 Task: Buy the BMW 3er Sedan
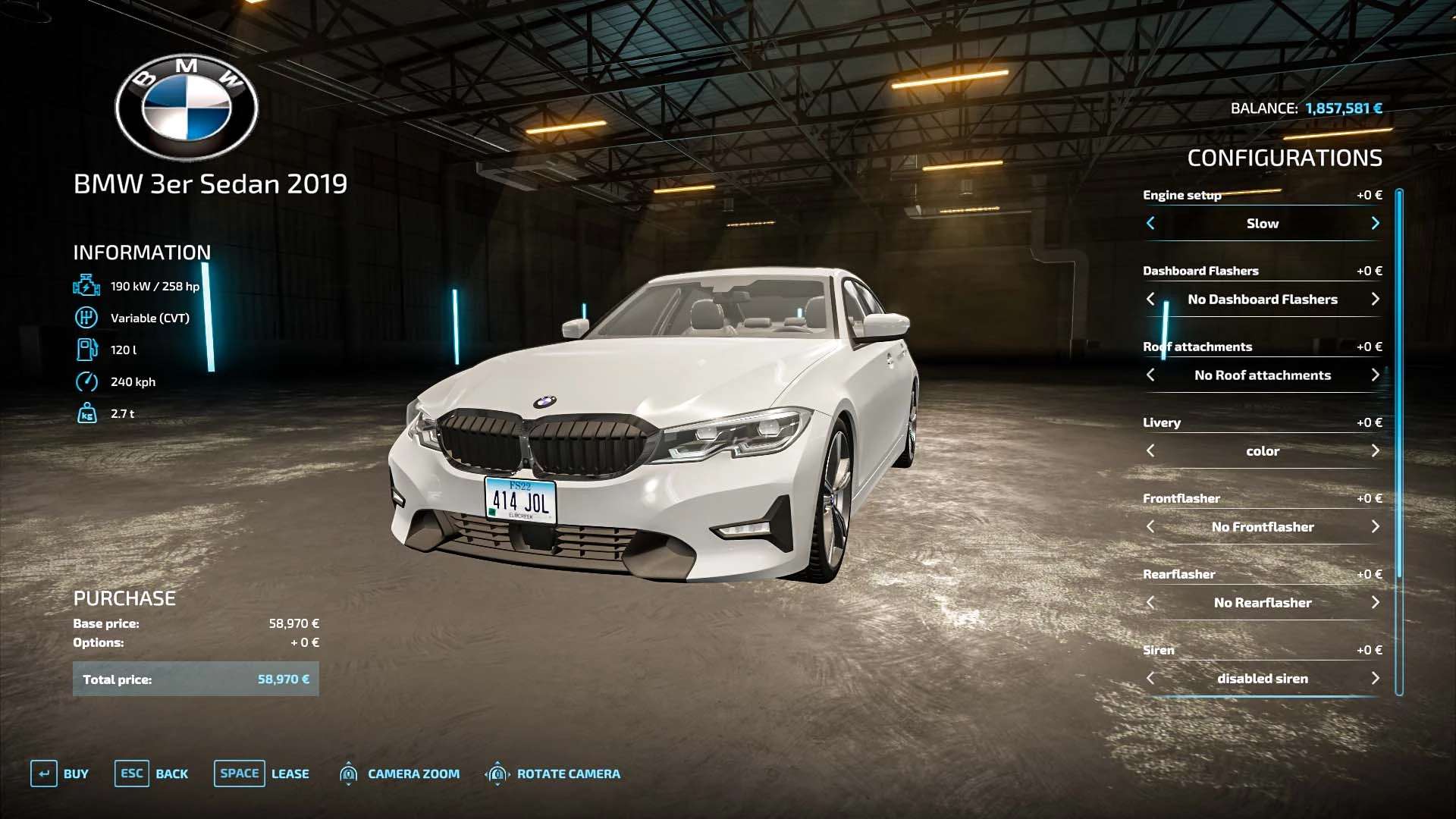click(60, 773)
